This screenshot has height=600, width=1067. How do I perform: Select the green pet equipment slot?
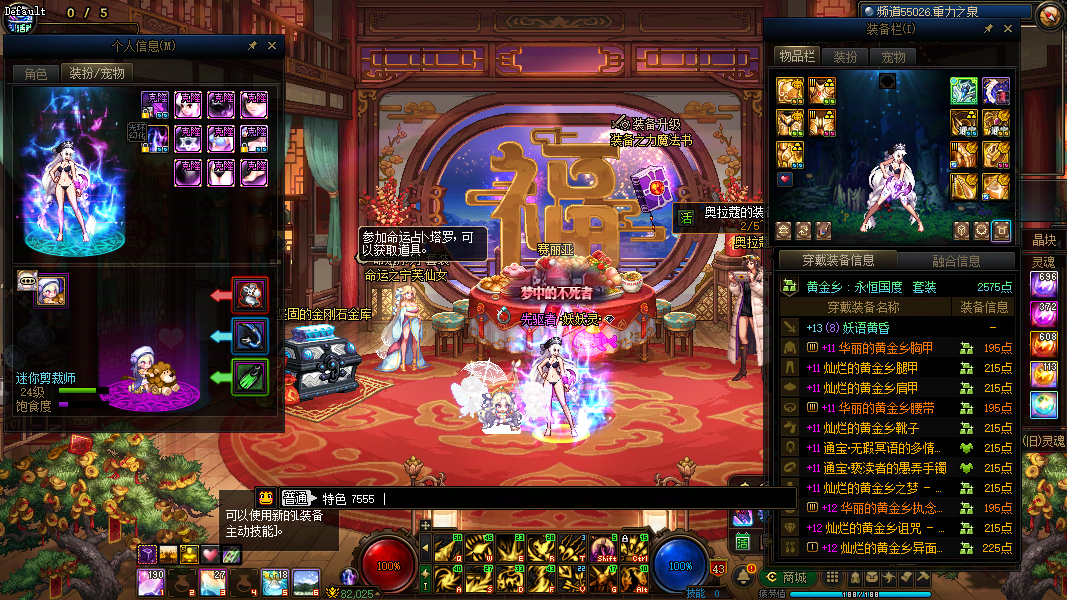coord(250,377)
